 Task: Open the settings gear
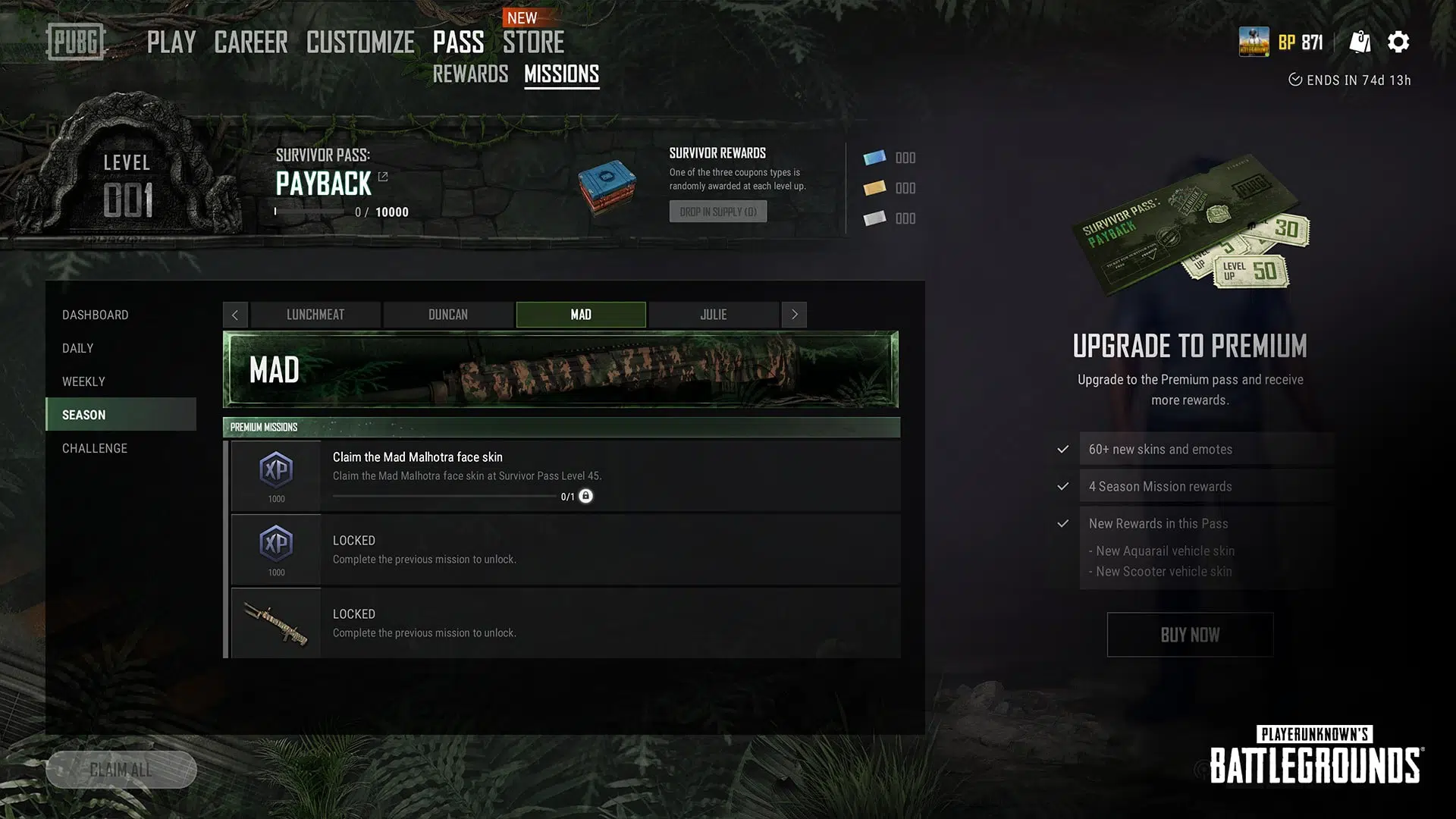(1398, 42)
